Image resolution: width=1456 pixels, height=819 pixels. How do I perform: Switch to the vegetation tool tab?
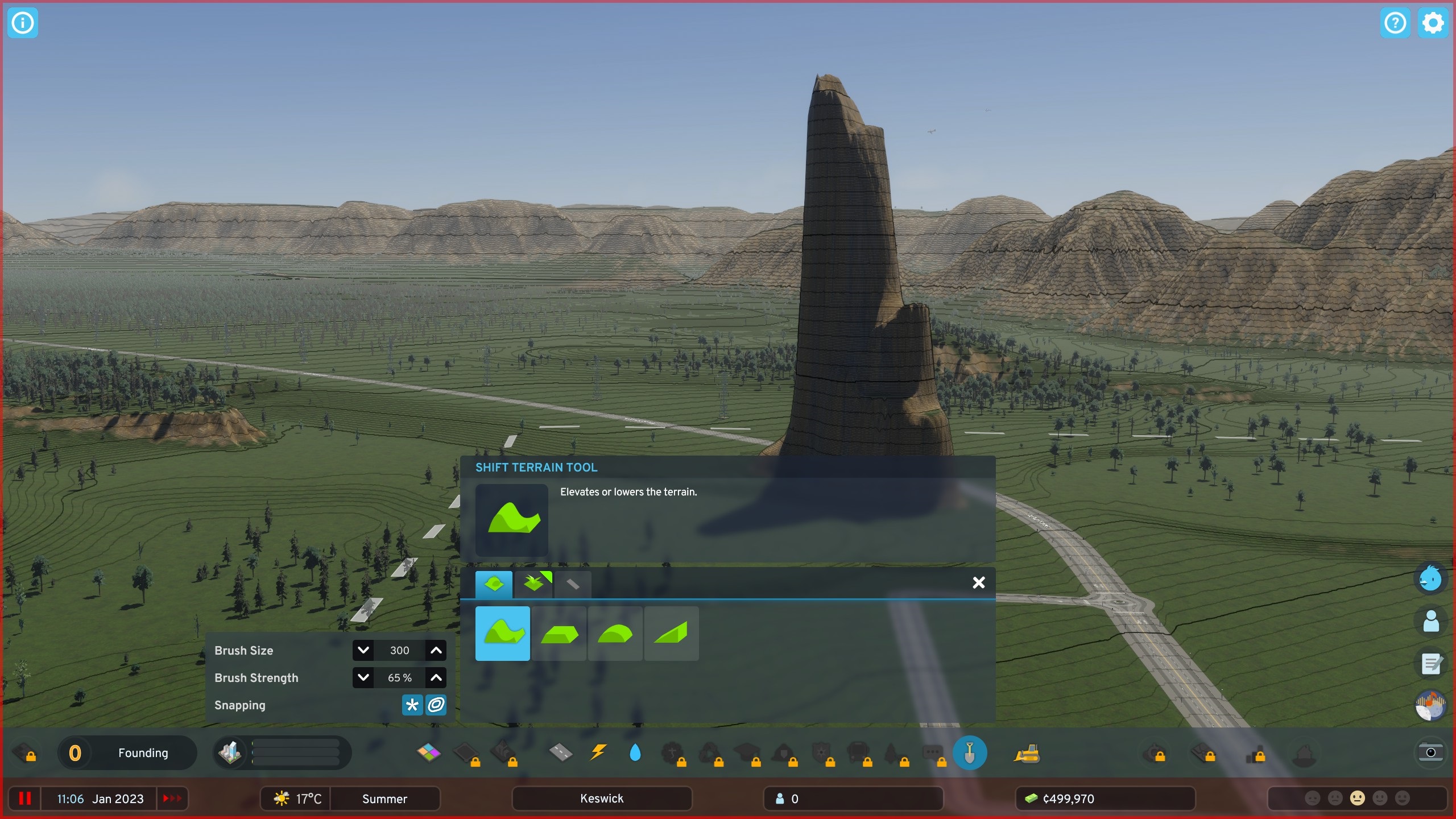click(535, 583)
